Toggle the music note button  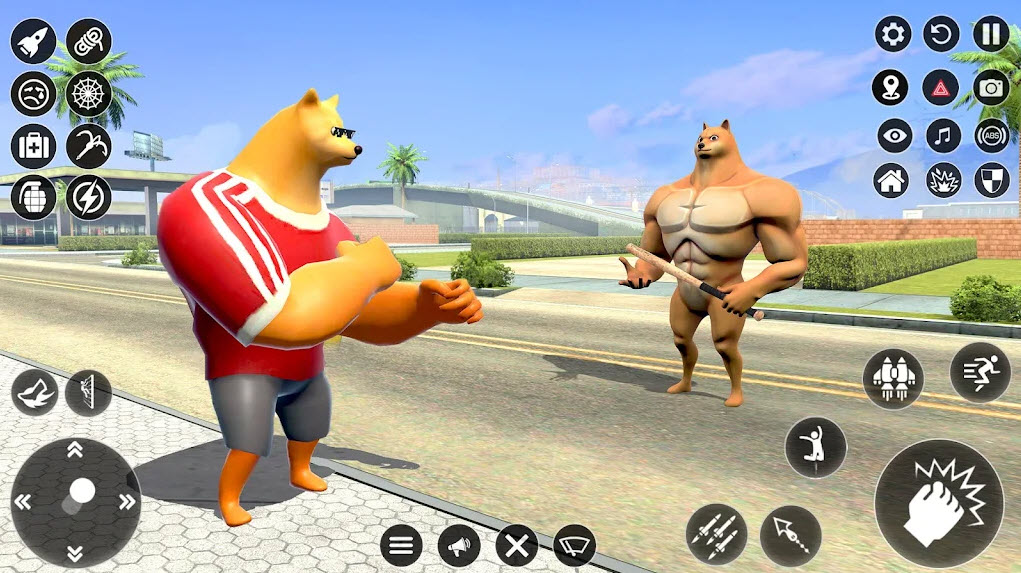coord(943,135)
